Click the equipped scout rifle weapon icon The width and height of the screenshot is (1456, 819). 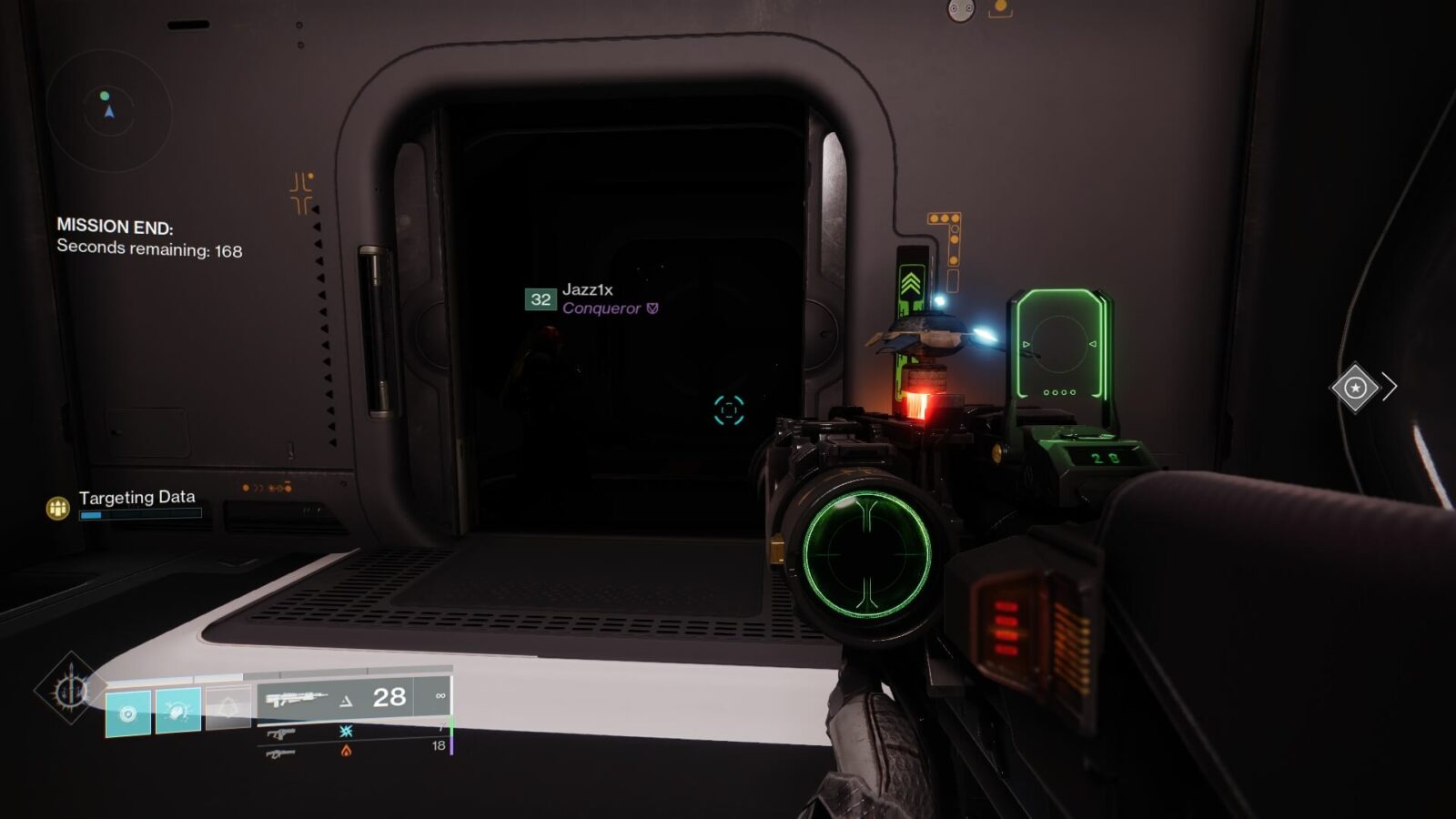pyautogui.click(x=296, y=697)
